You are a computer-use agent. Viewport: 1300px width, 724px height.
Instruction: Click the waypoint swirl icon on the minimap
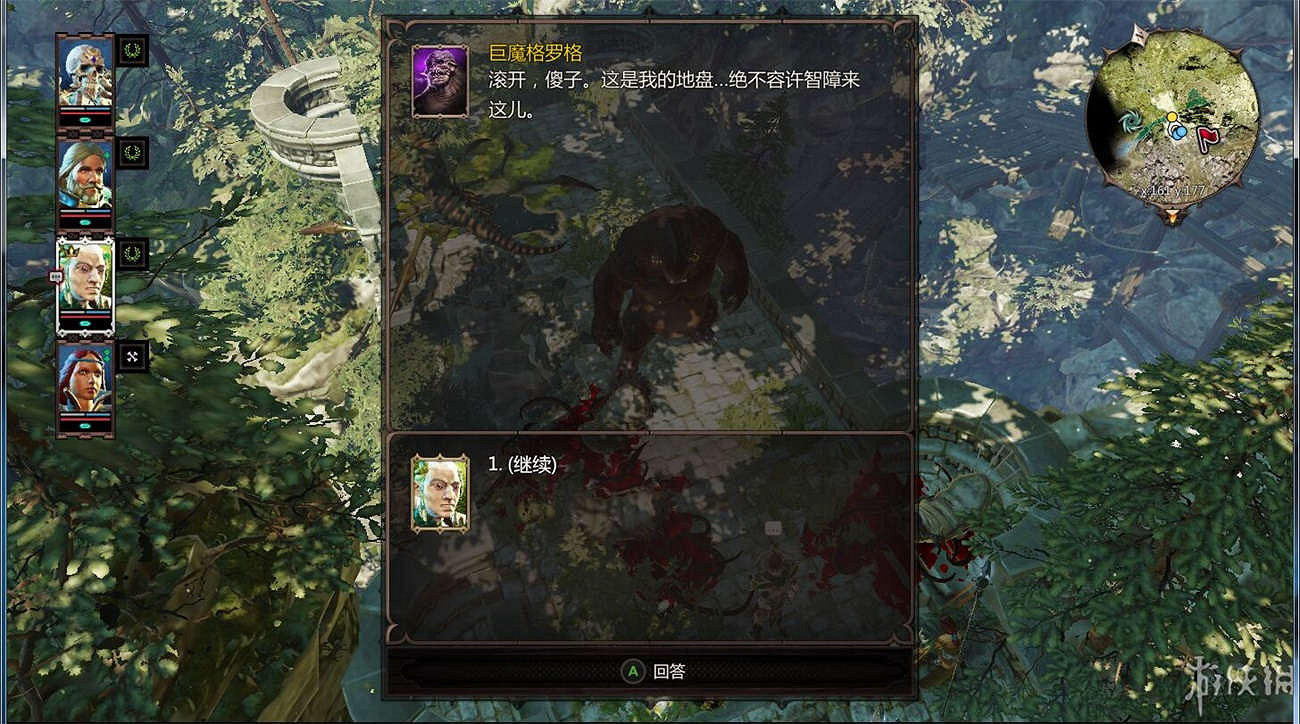click(x=1132, y=122)
